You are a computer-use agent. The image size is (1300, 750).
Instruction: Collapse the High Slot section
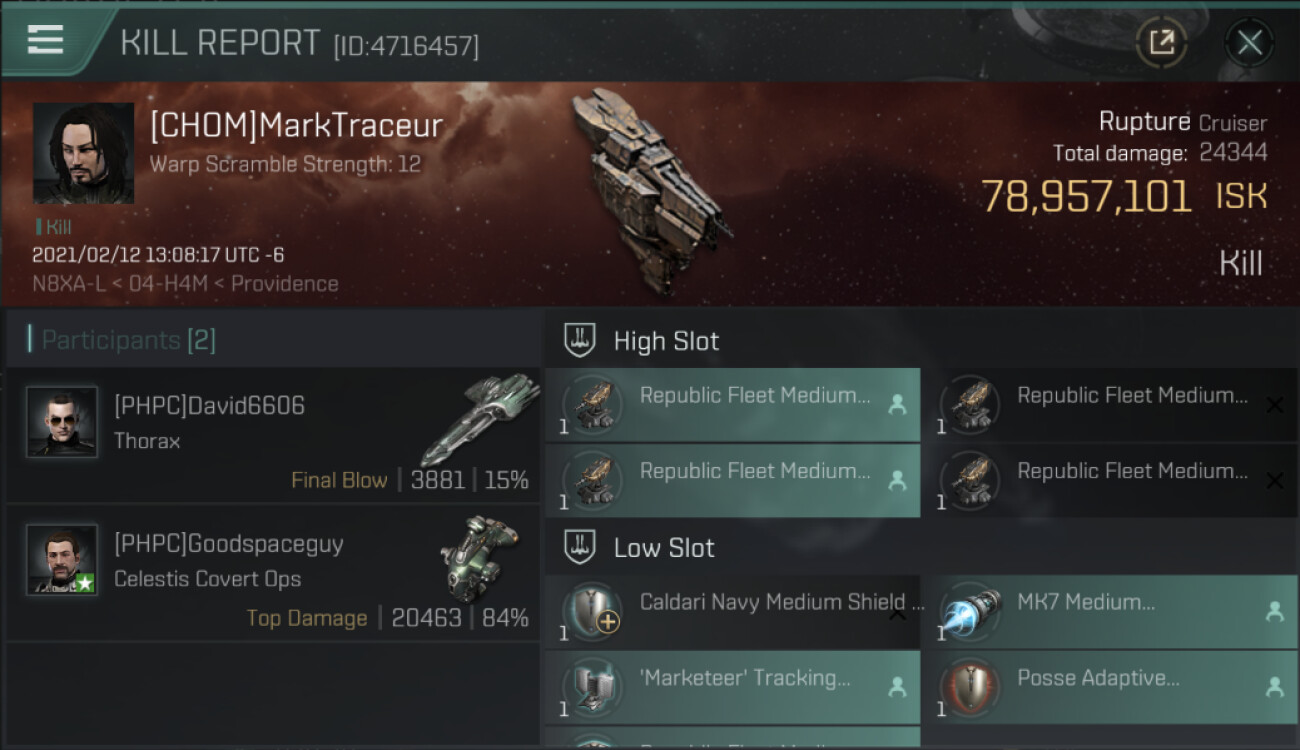666,341
